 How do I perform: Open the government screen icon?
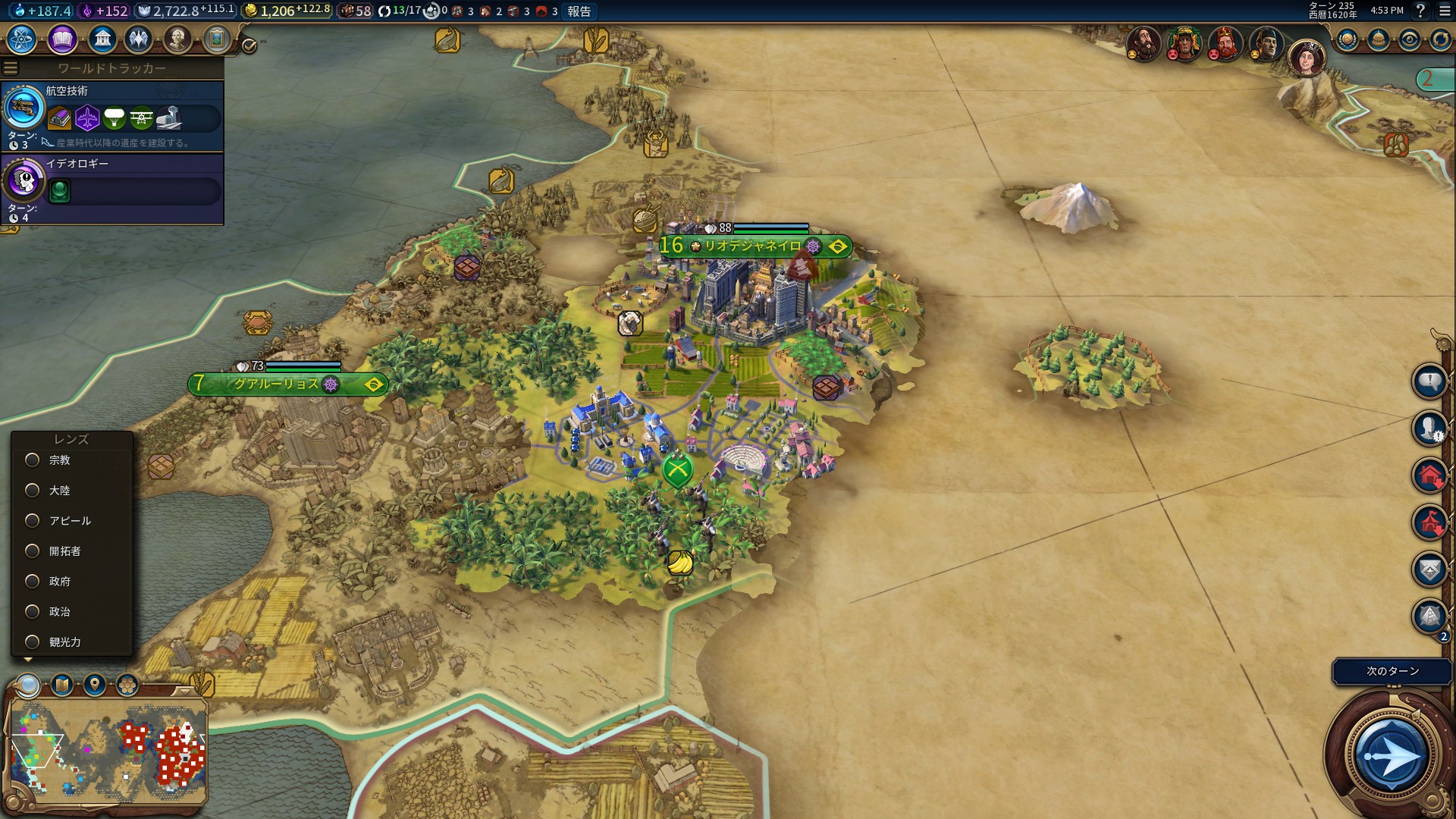102,39
